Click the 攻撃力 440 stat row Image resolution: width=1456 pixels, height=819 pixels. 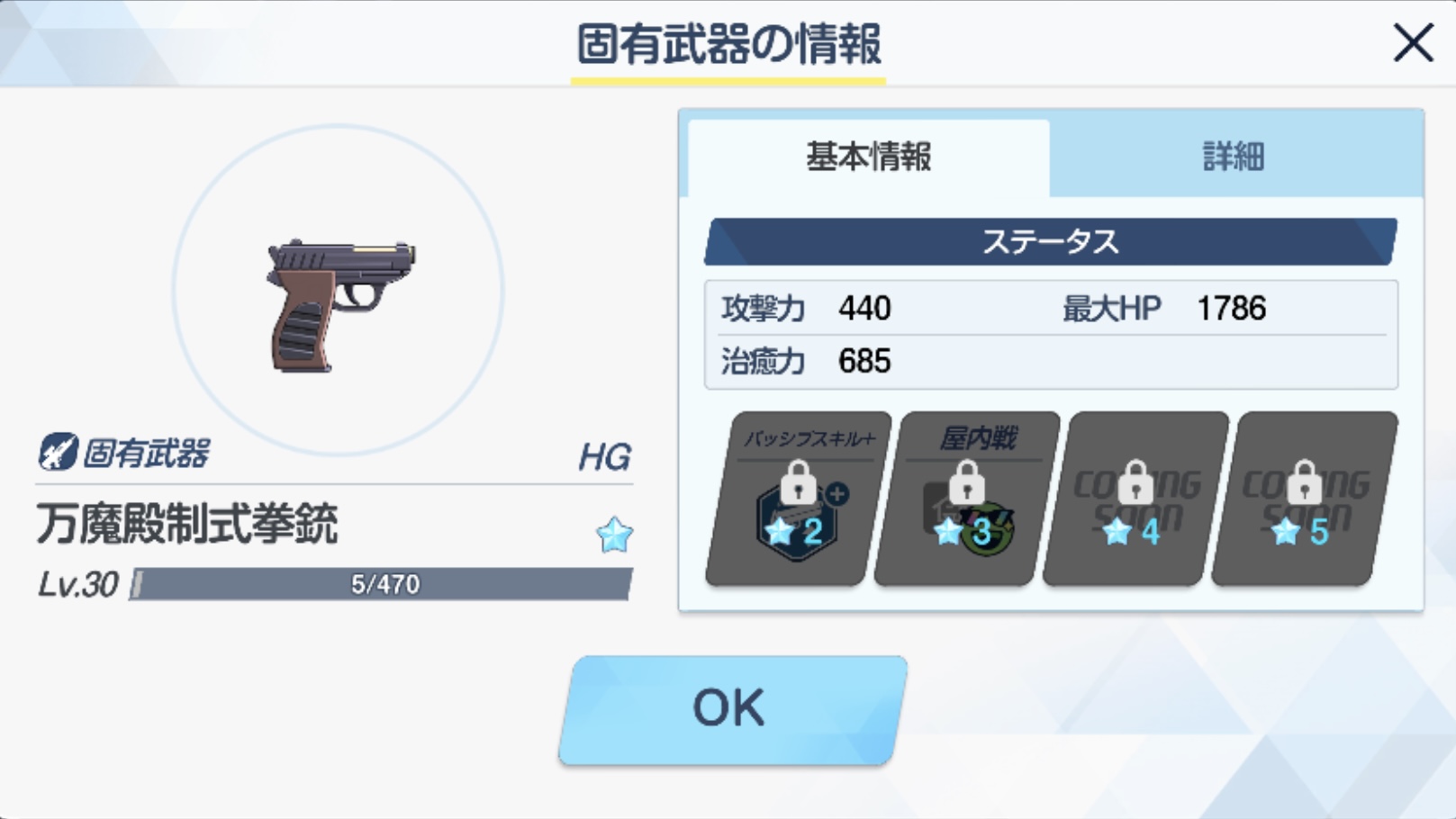click(x=810, y=309)
